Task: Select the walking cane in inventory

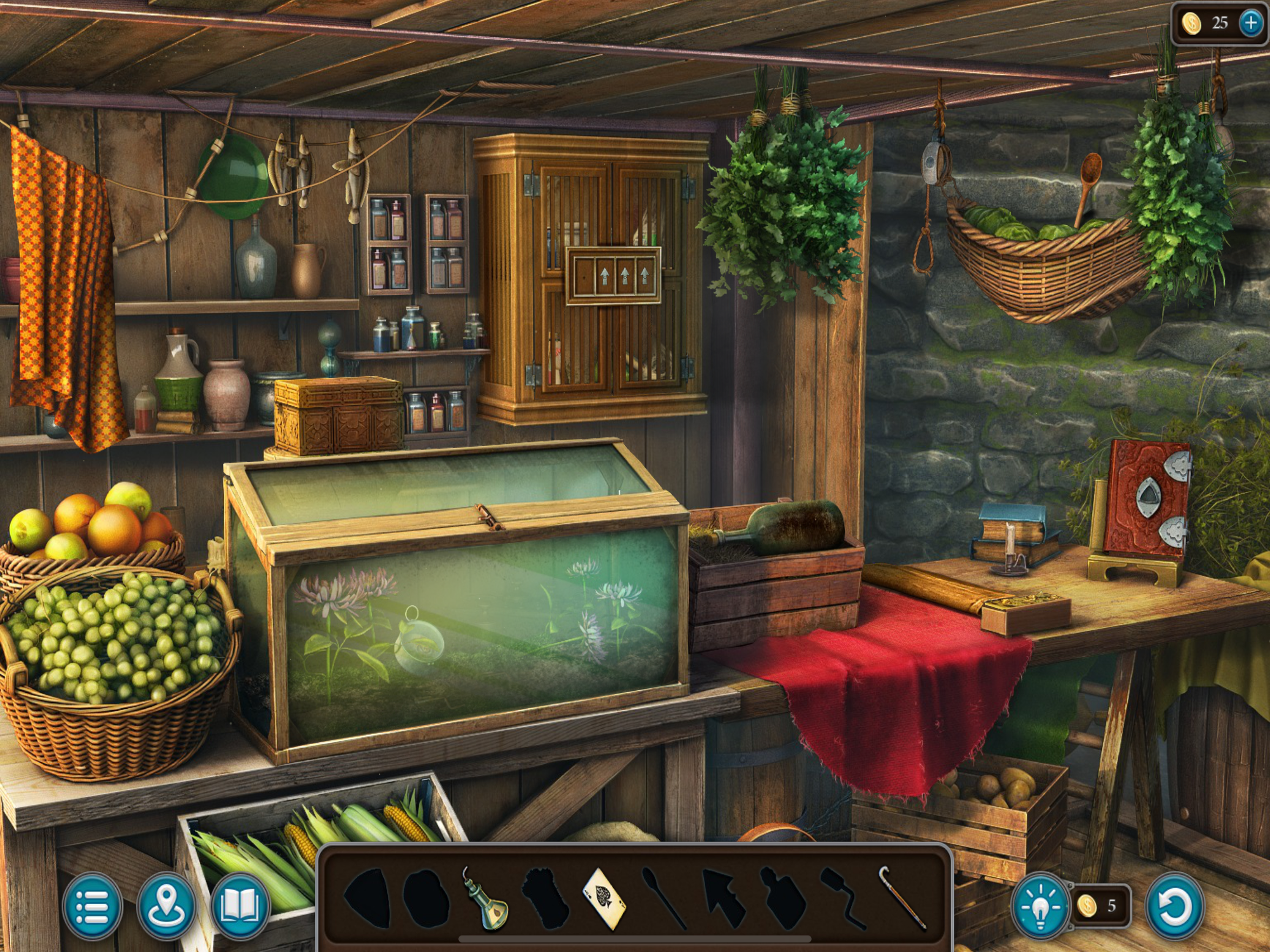Action: coord(903,899)
